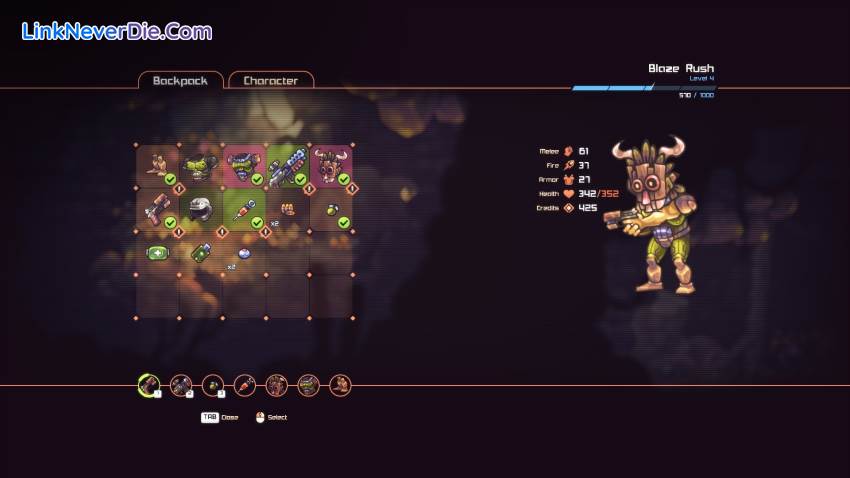Select the fist knuckles item slot
This screenshot has height=478, width=850.
click(287, 209)
